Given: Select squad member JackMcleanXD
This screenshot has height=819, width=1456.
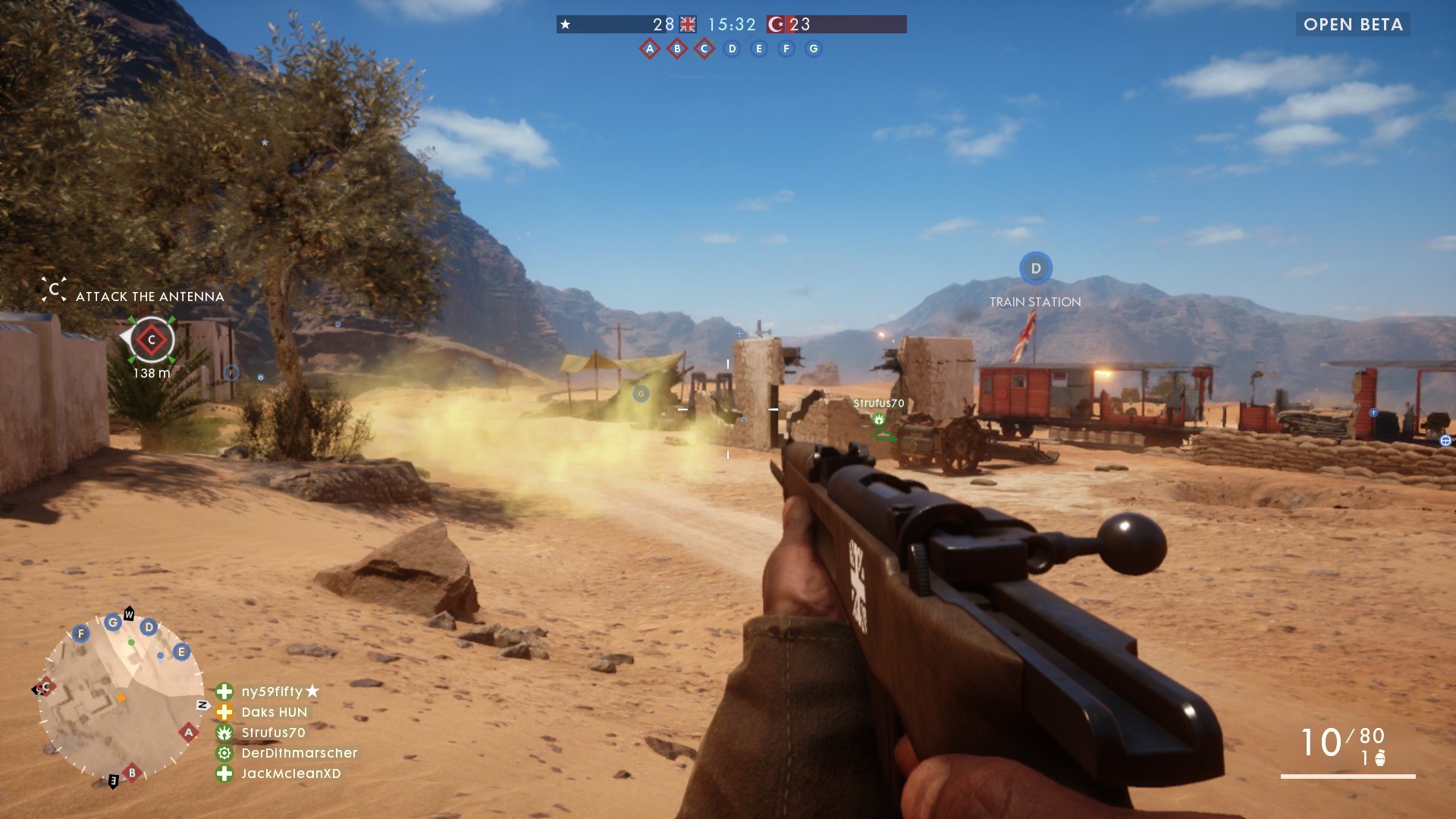Looking at the screenshot, I should coord(290,773).
